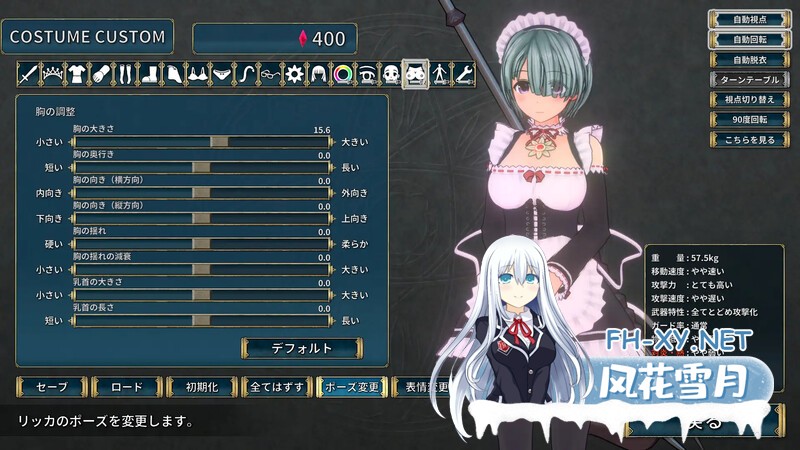Open the glasses accessory tab
The width and height of the screenshot is (800, 450).
click(x=270, y=73)
